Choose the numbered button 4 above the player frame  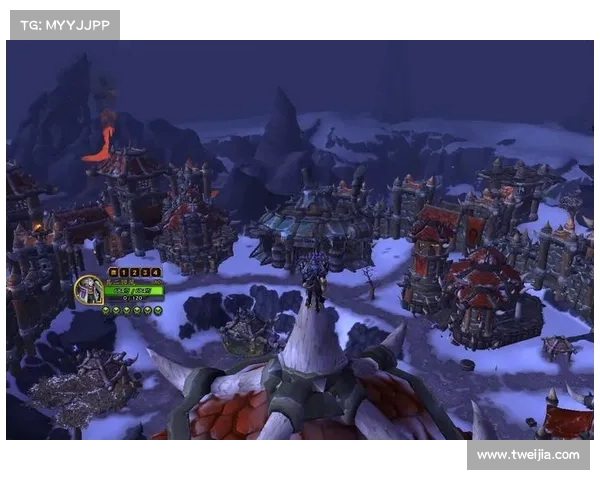click(156, 272)
